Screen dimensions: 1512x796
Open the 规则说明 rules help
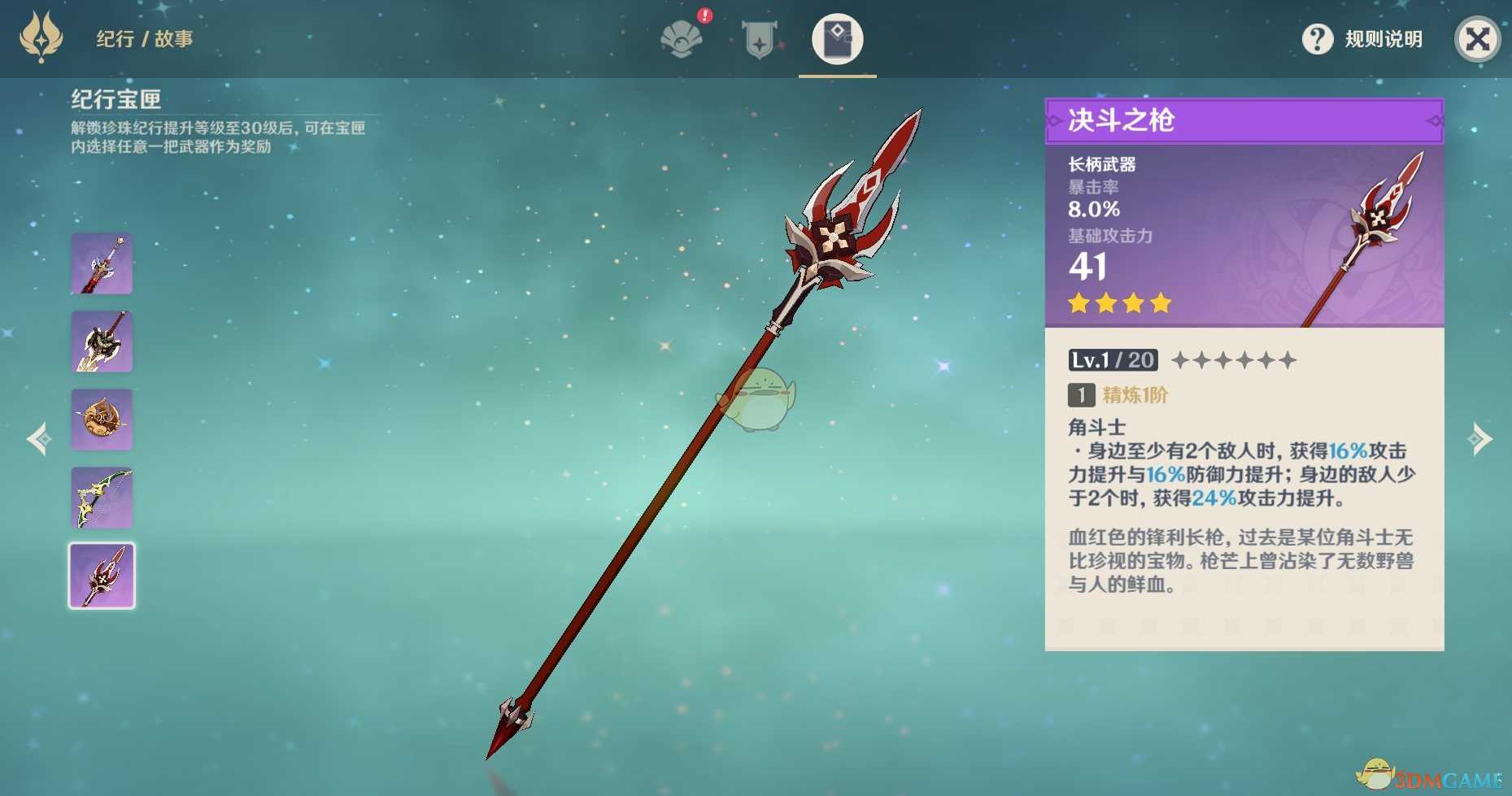click(1363, 39)
